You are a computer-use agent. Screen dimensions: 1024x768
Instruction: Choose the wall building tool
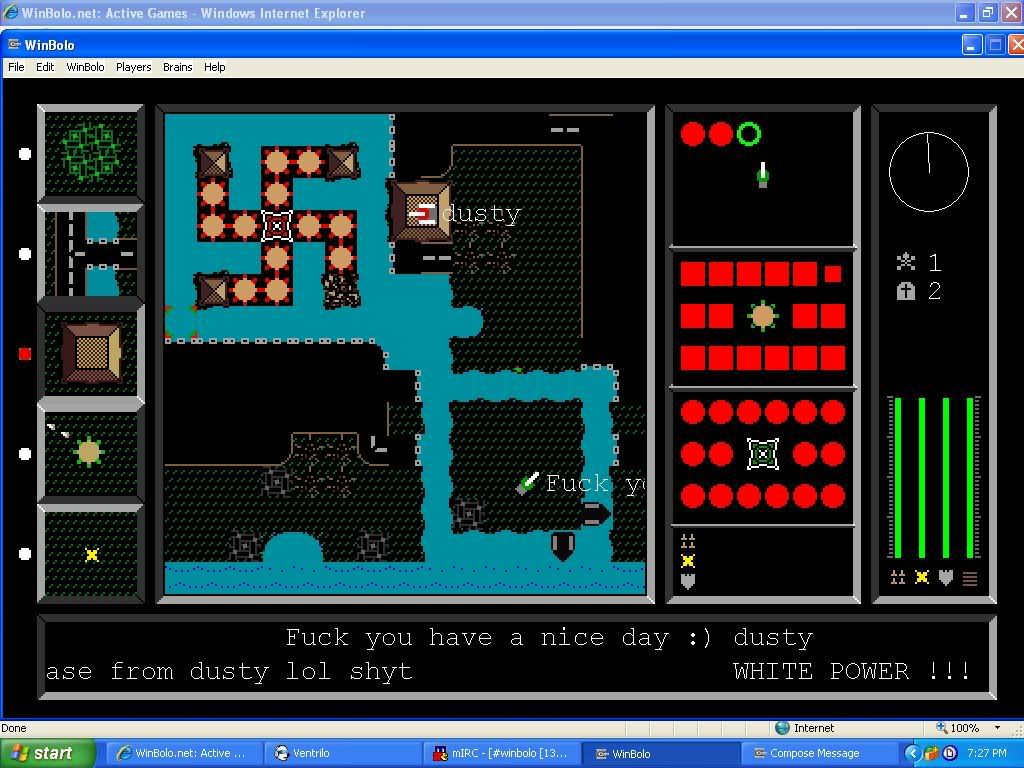tap(91, 353)
